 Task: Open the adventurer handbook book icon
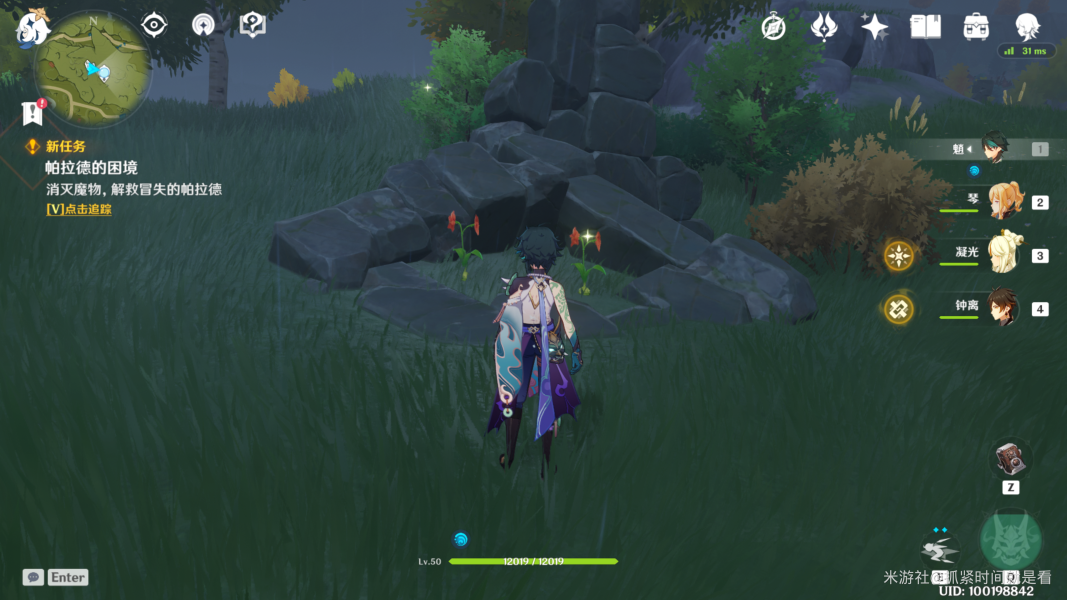pyautogui.click(x=925, y=27)
